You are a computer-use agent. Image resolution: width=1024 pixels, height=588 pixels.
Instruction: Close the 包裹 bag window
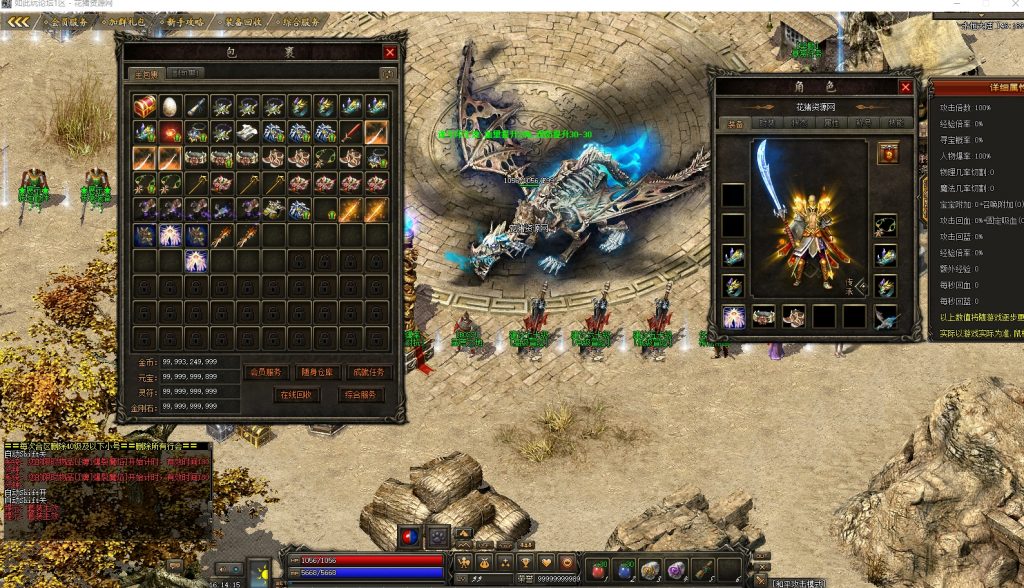click(x=390, y=52)
